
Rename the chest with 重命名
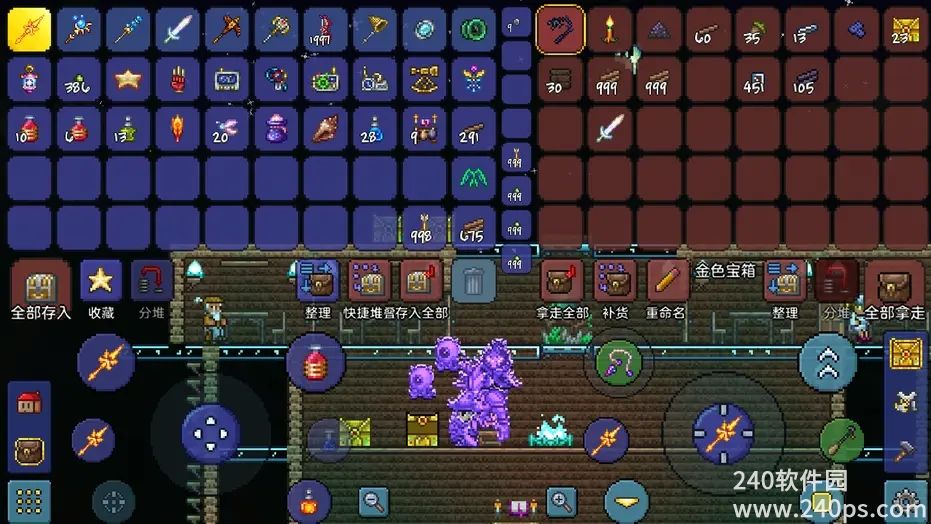[x=667, y=285]
